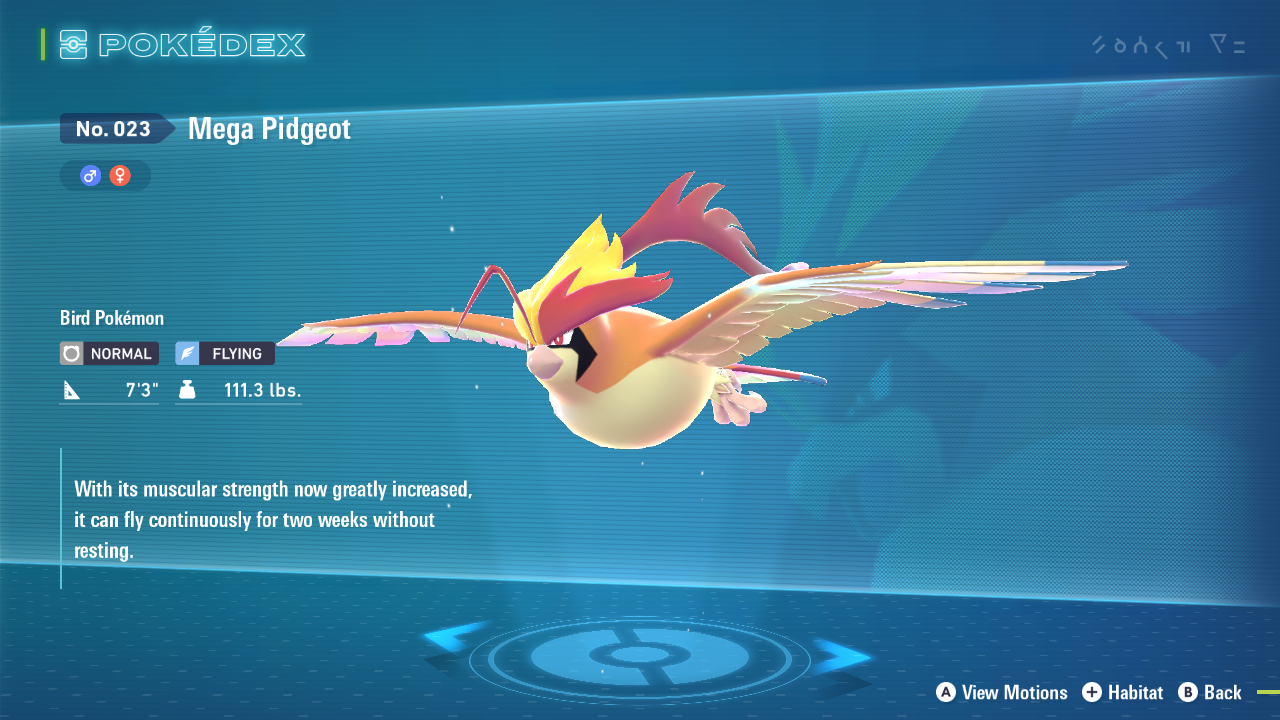Select the NORMAL type badge
The width and height of the screenshot is (1280, 720).
click(x=109, y=353)
